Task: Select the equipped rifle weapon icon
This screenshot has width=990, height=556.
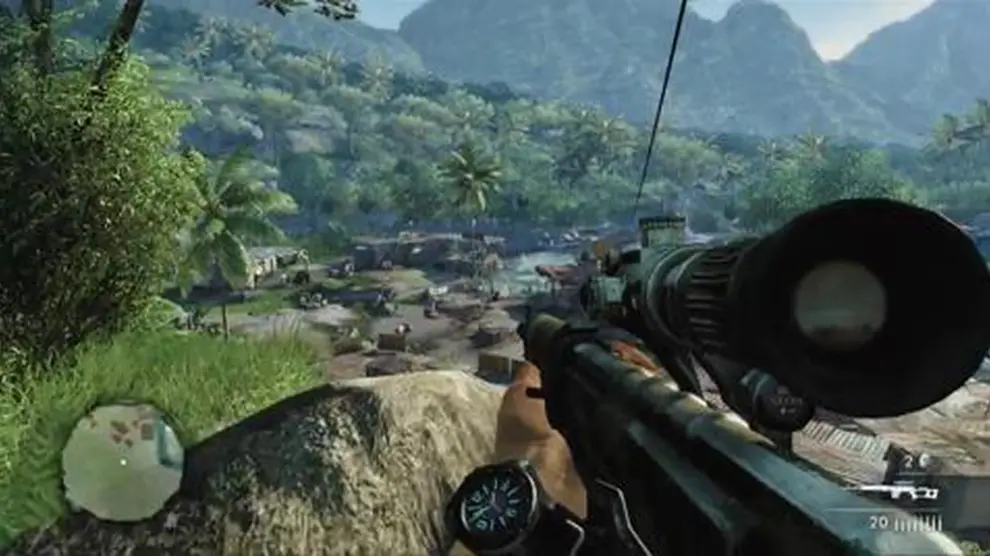Action: pyautogui.click(x=899, y=492)
